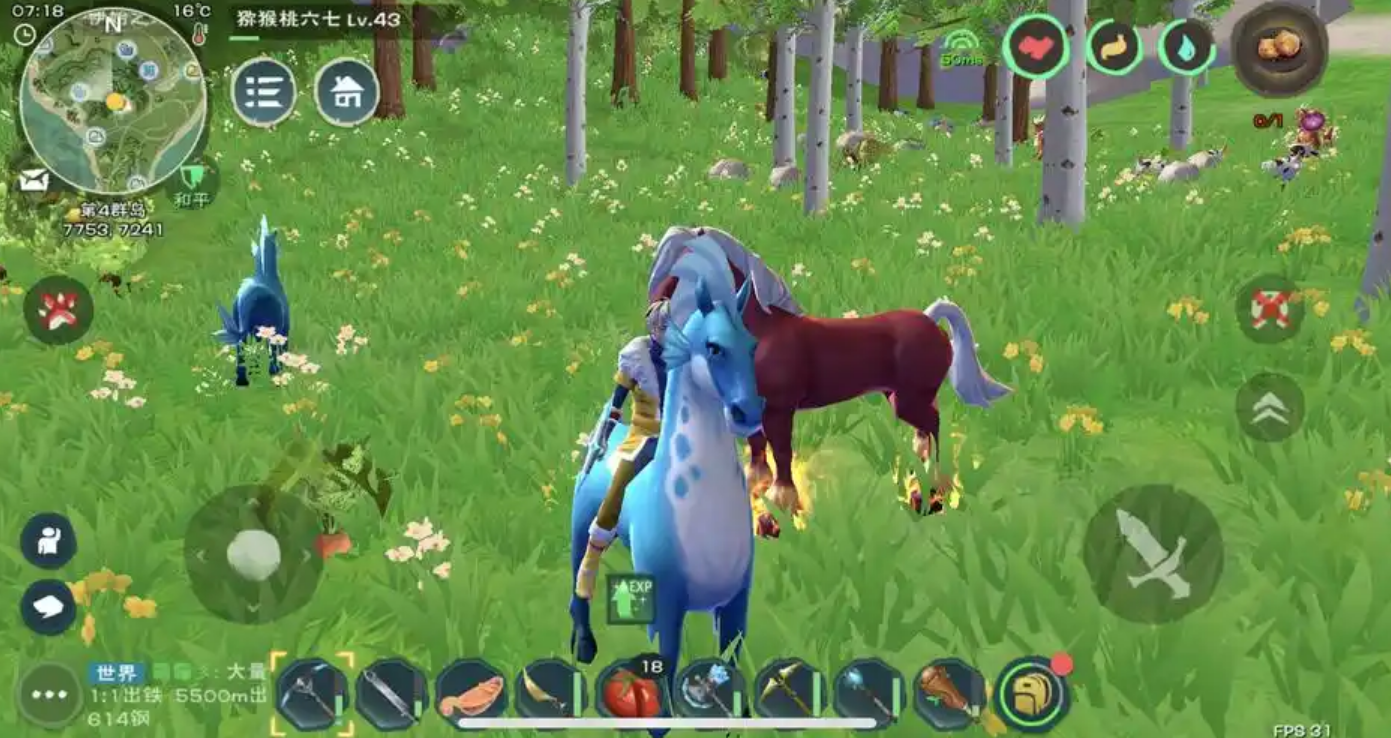Screen dimensions: 1391x738
Task: Tap the sword attack button
Action: pyautogui.click(x=1152, y=554)
